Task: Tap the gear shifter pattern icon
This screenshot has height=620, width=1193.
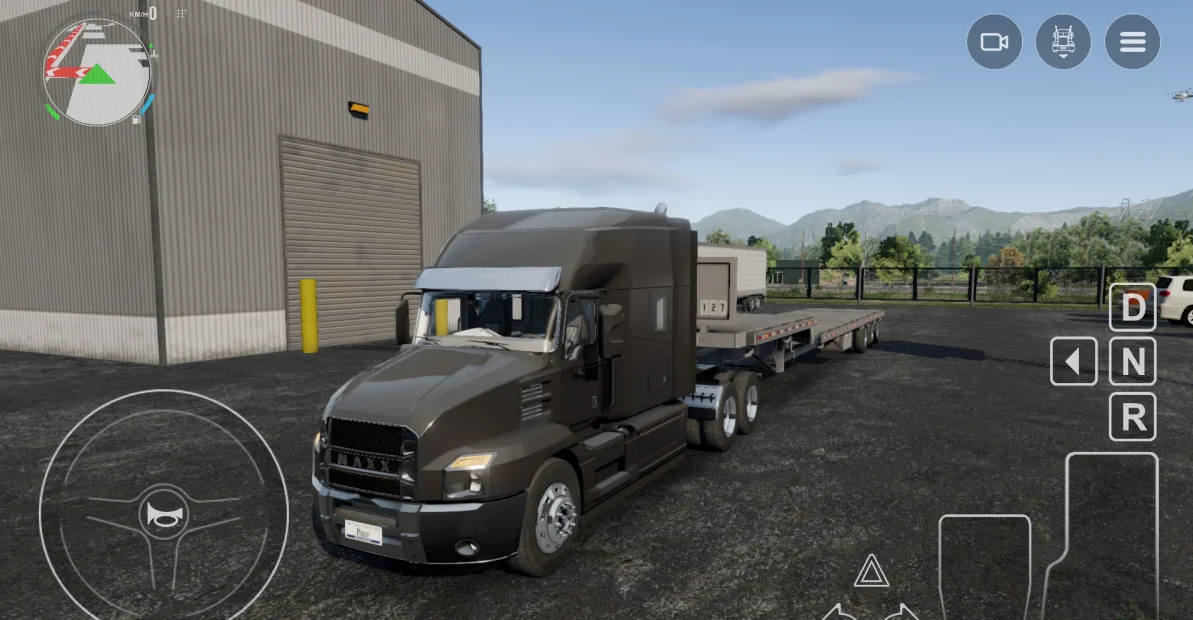Action: pos(181,14)
